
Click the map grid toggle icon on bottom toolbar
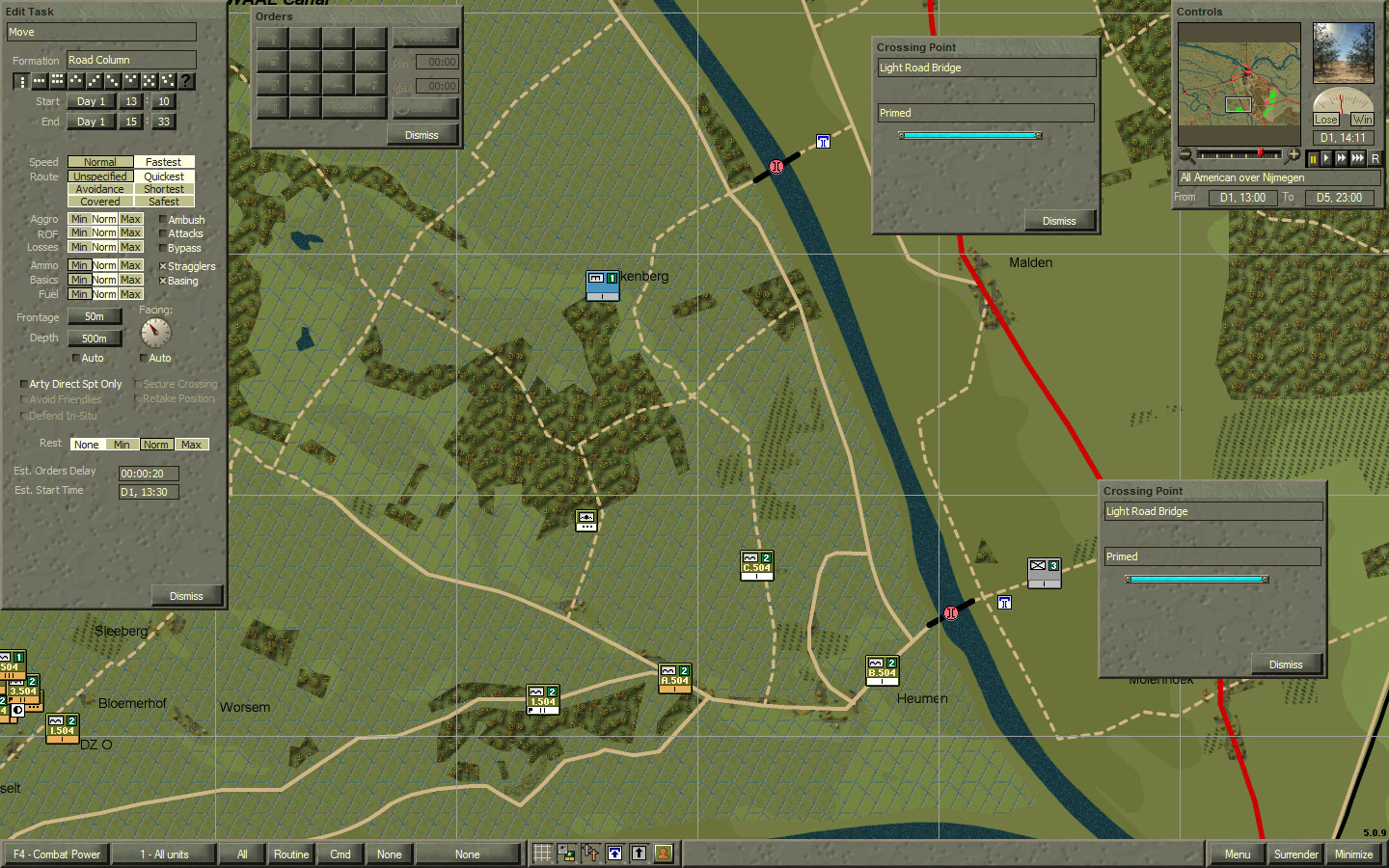(542, 852)
